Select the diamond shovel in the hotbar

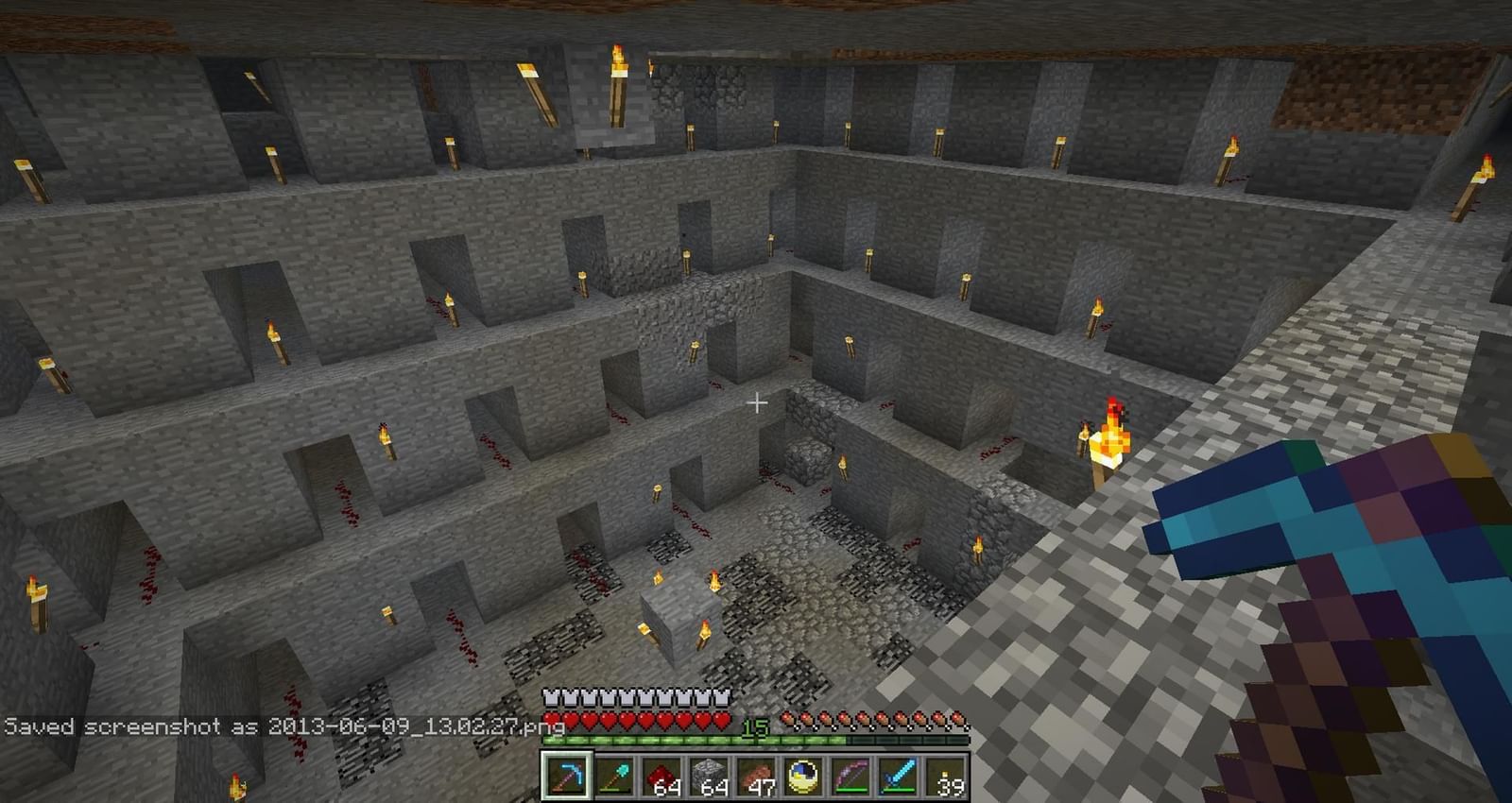coord(616,775)
